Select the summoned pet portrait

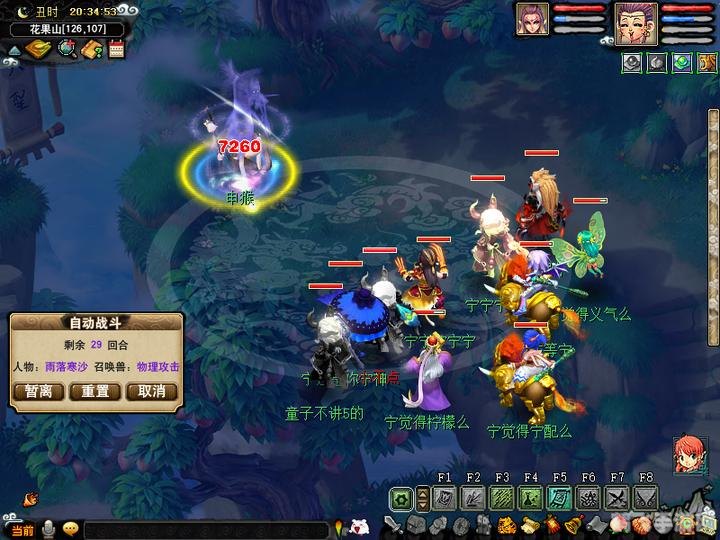point(532,19)
